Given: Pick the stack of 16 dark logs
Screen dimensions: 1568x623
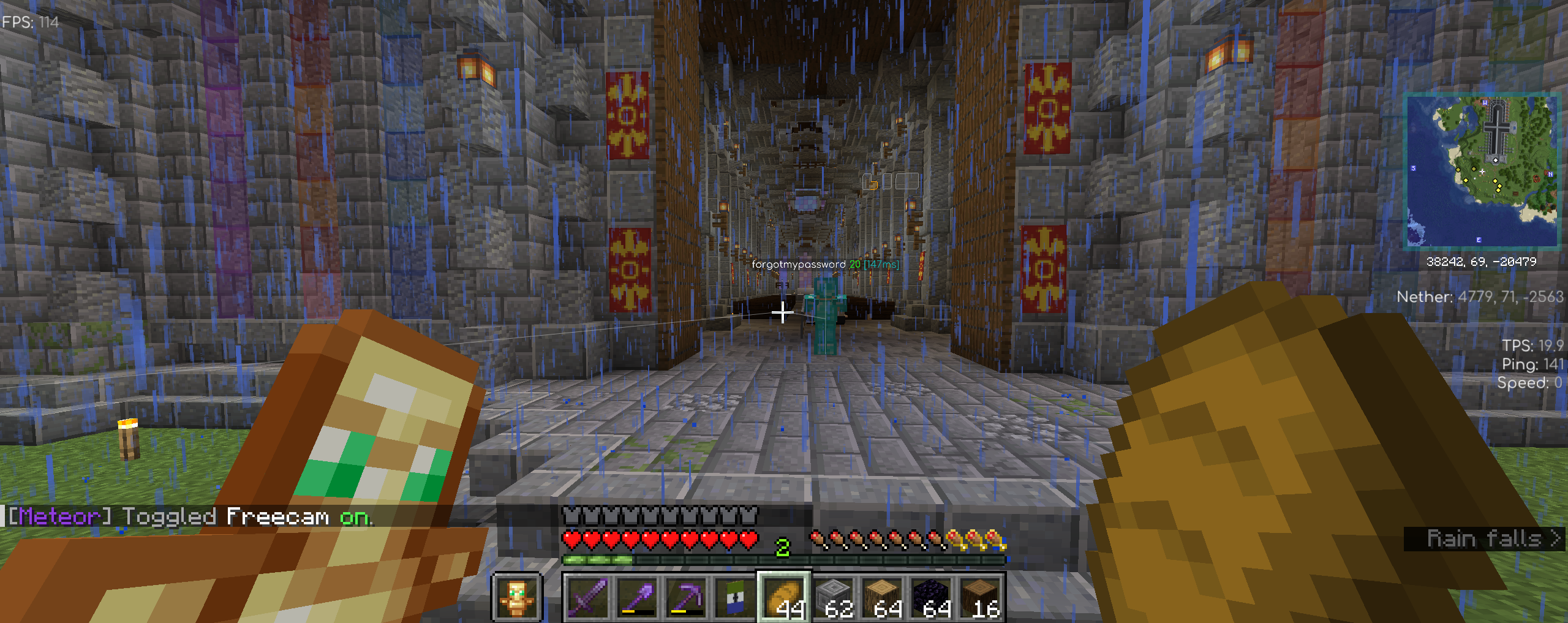Looking at the screenshot, I should pos(981,597).
